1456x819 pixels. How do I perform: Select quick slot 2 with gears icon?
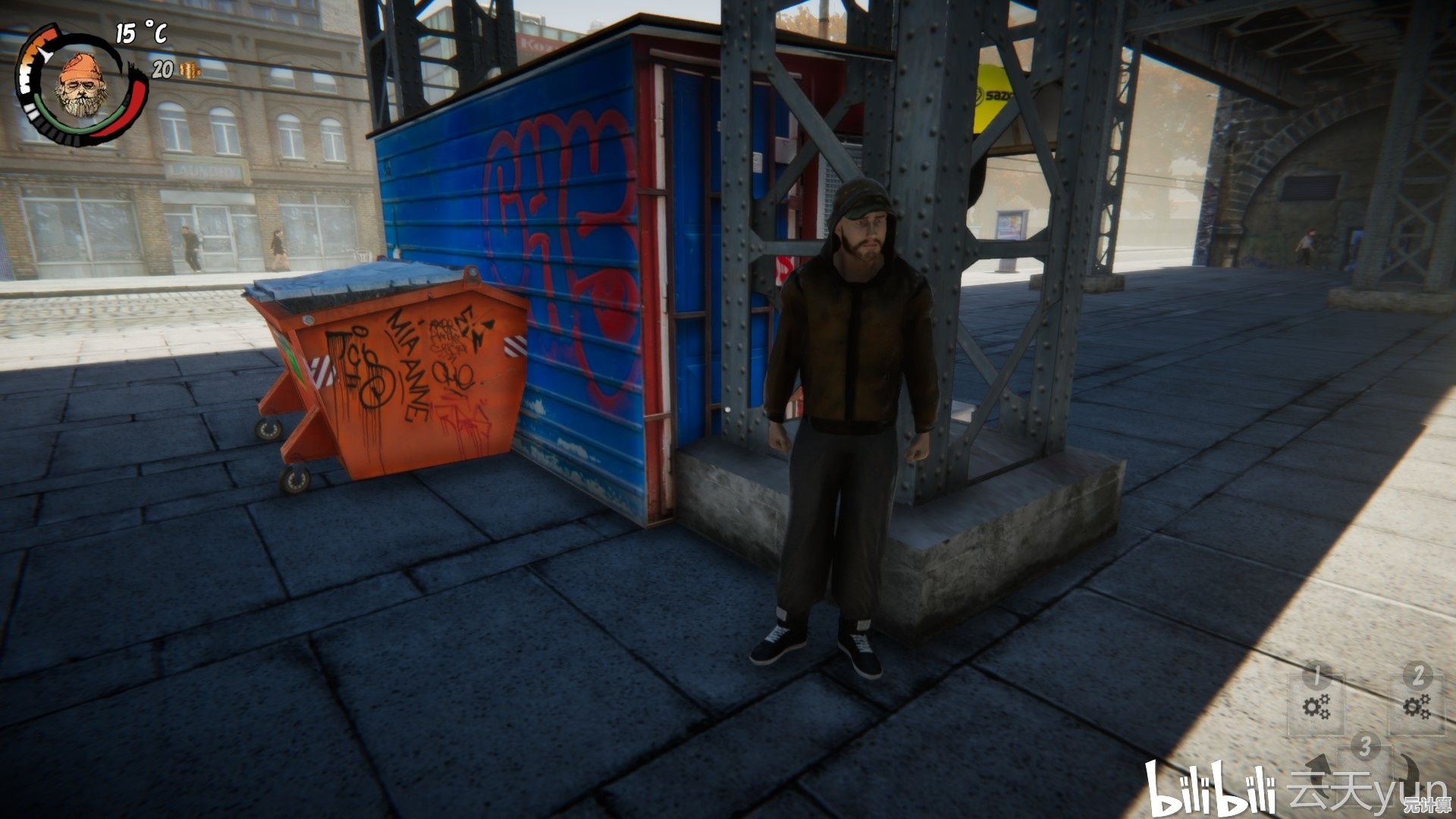pyautogui.click(x=1416, y=706)
